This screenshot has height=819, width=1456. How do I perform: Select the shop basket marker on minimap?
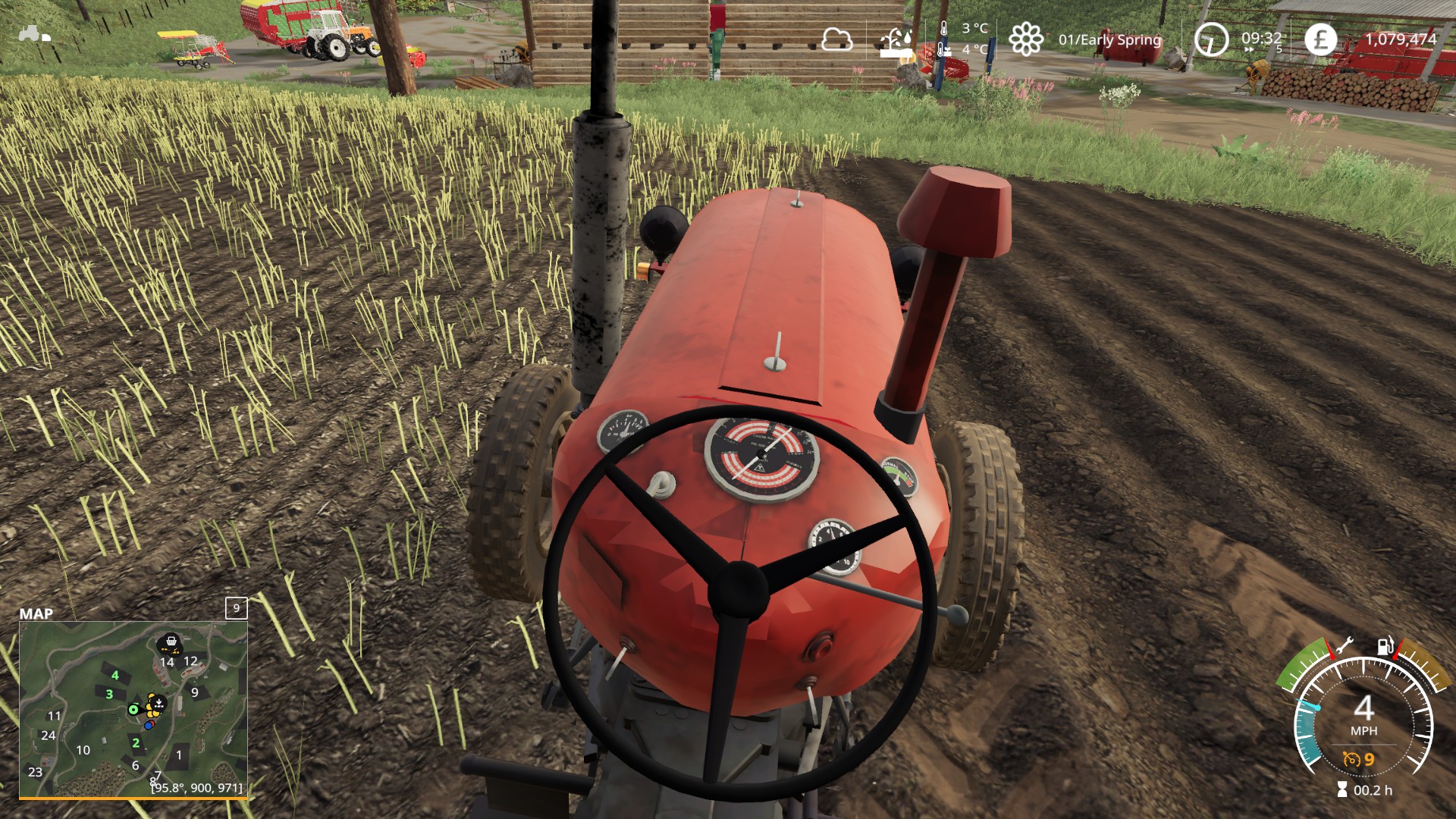pos(171,644)
